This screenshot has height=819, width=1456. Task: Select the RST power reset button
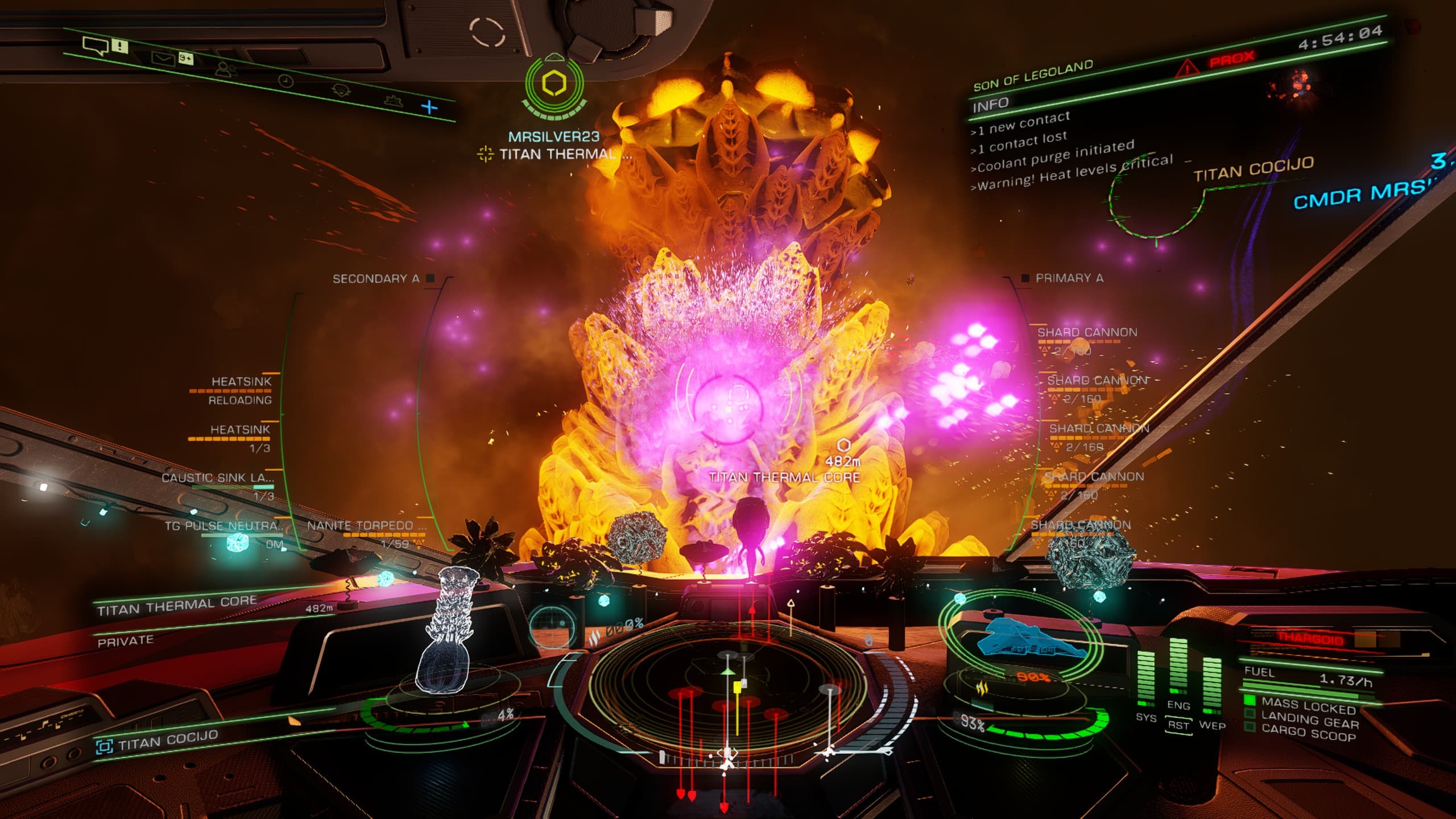tap(1178, 725)
